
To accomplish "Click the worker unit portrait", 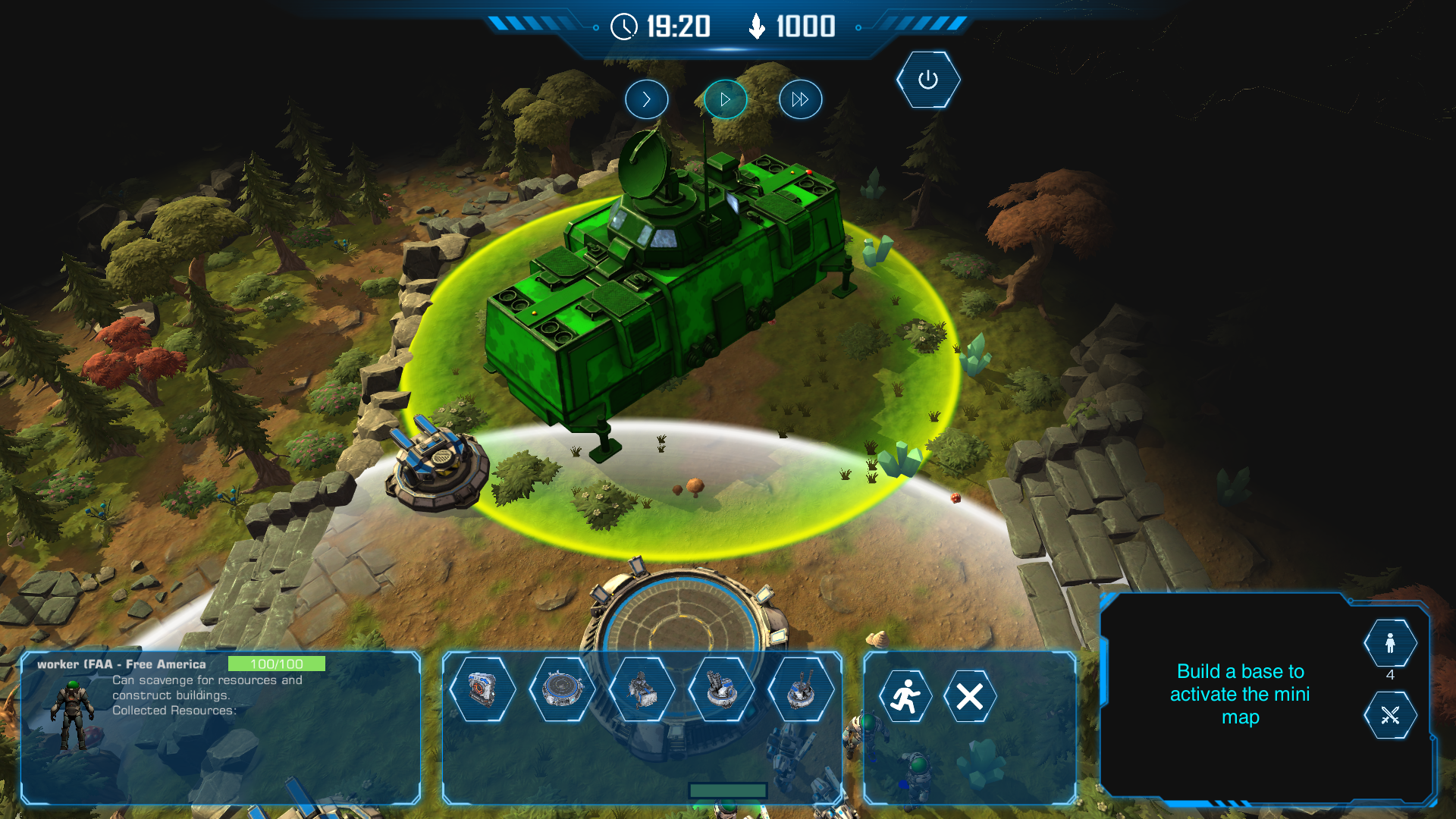I will click(x=73, y=714).
